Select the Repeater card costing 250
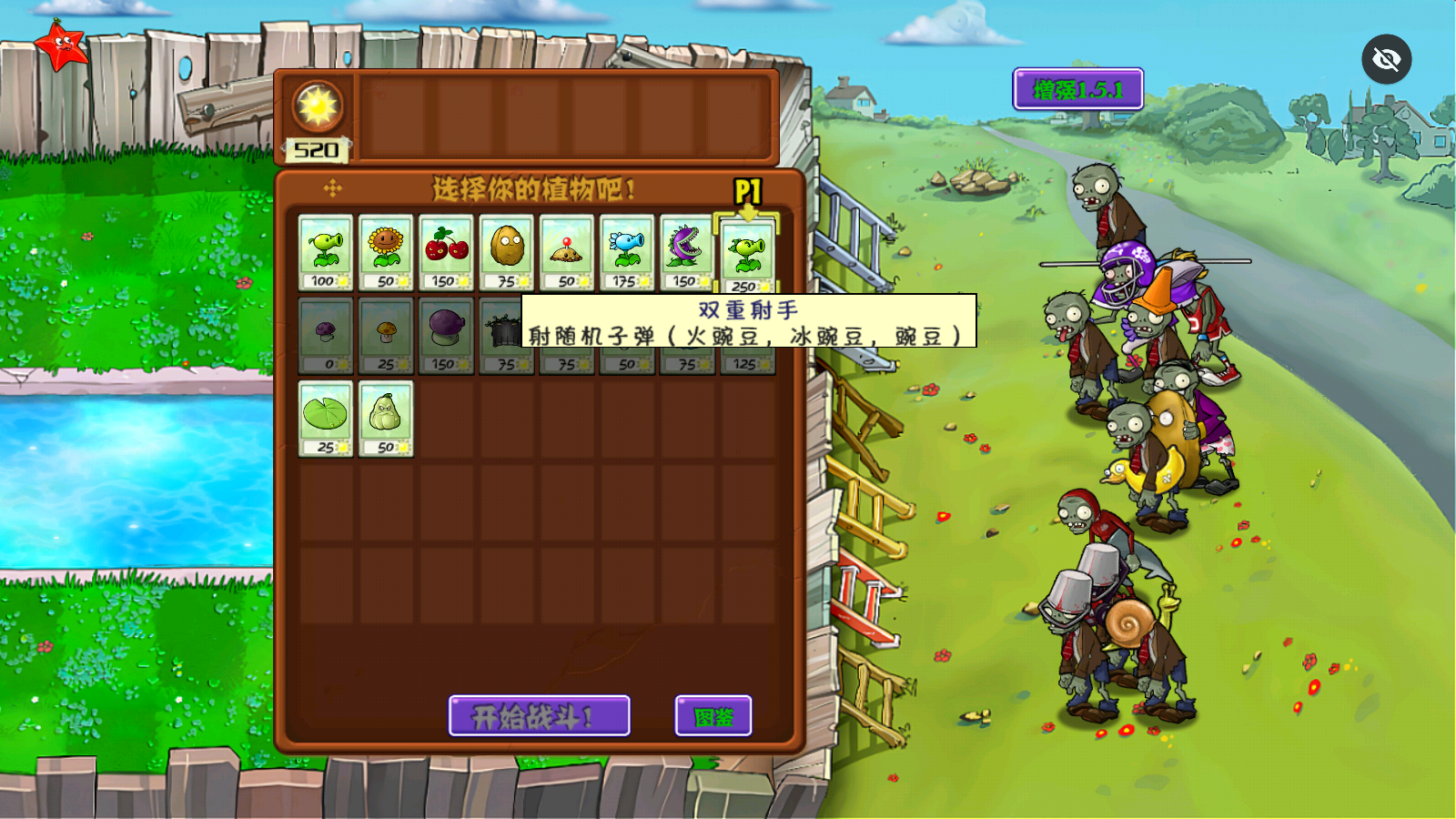This screenshot has width=1456, height=819. pyautogui.click(x=747, y=257)
